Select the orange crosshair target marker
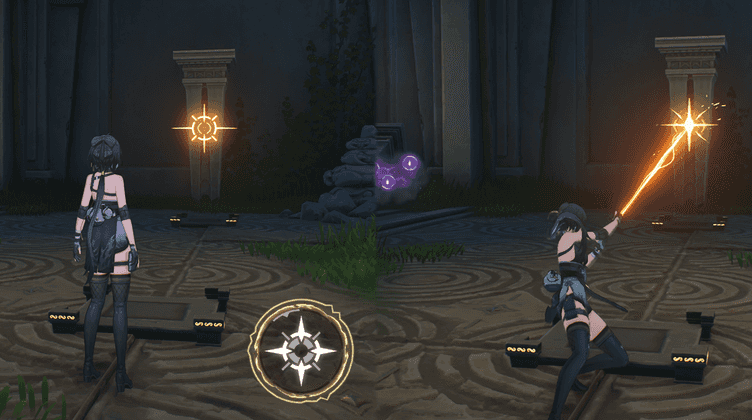Image resolution: width=752 pixels, height=420 pixels. (204, 127)
